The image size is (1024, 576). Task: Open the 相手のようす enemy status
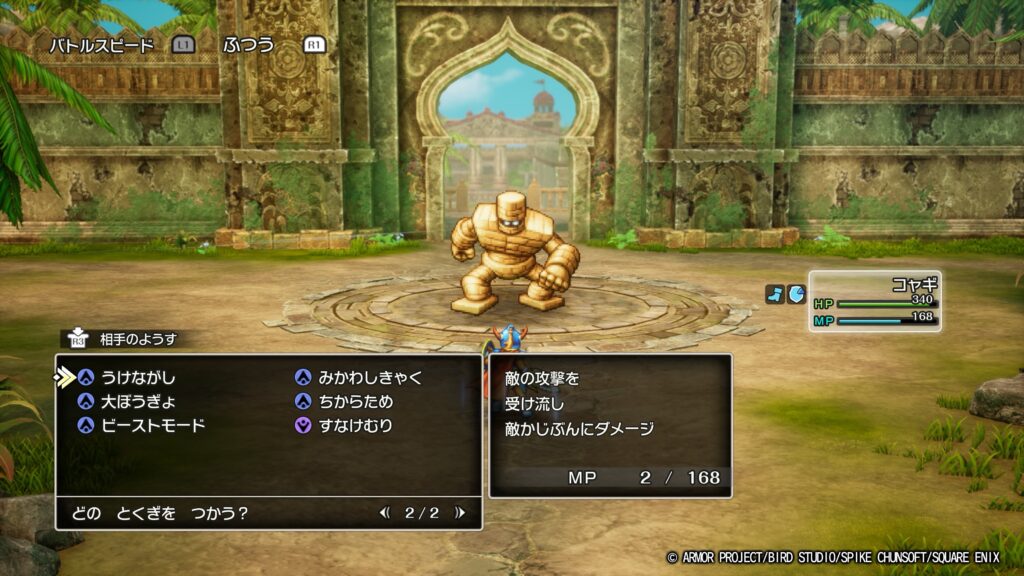(137, 339)
